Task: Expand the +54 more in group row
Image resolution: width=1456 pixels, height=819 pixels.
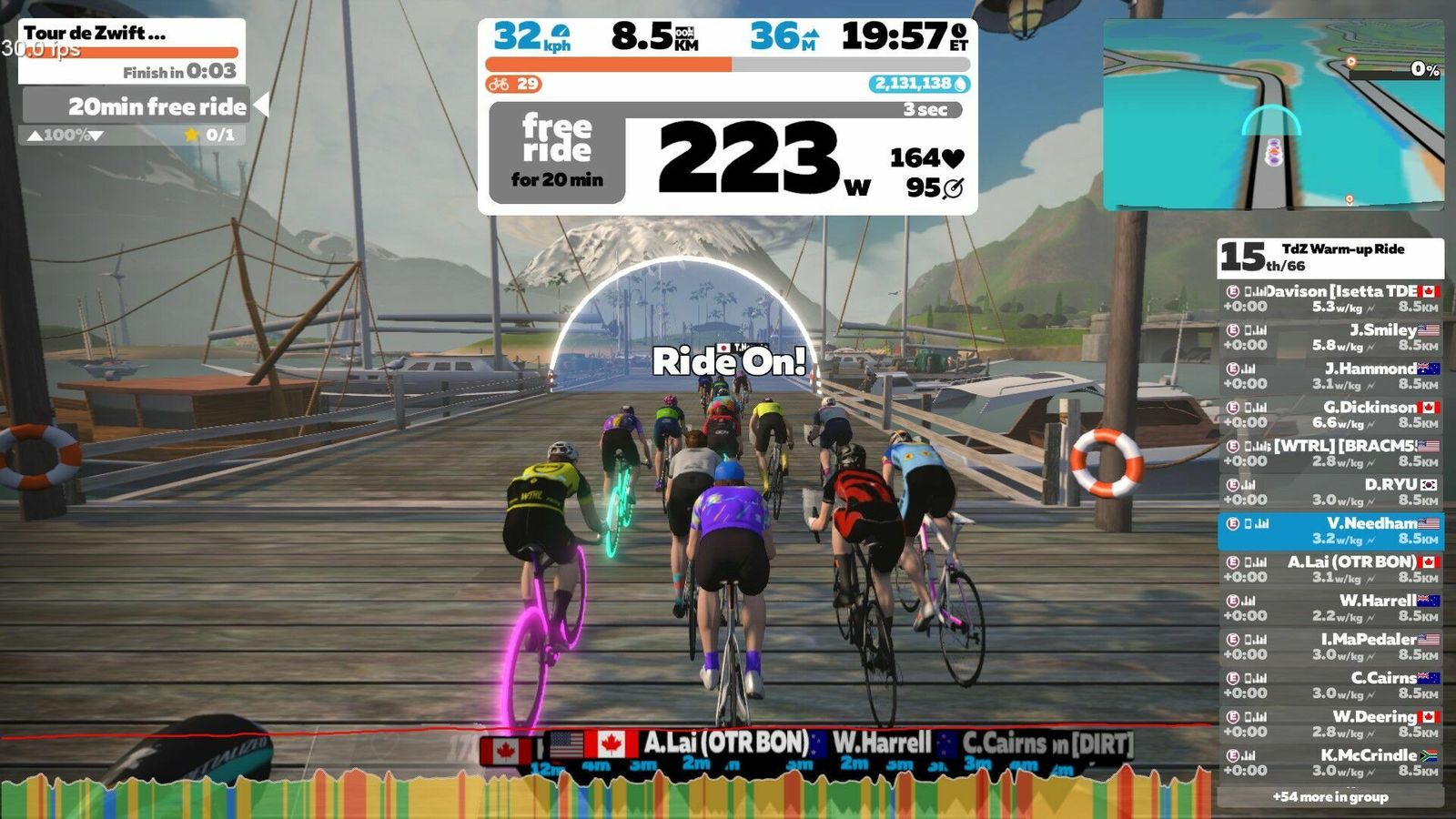Action: pos(1330,797)
